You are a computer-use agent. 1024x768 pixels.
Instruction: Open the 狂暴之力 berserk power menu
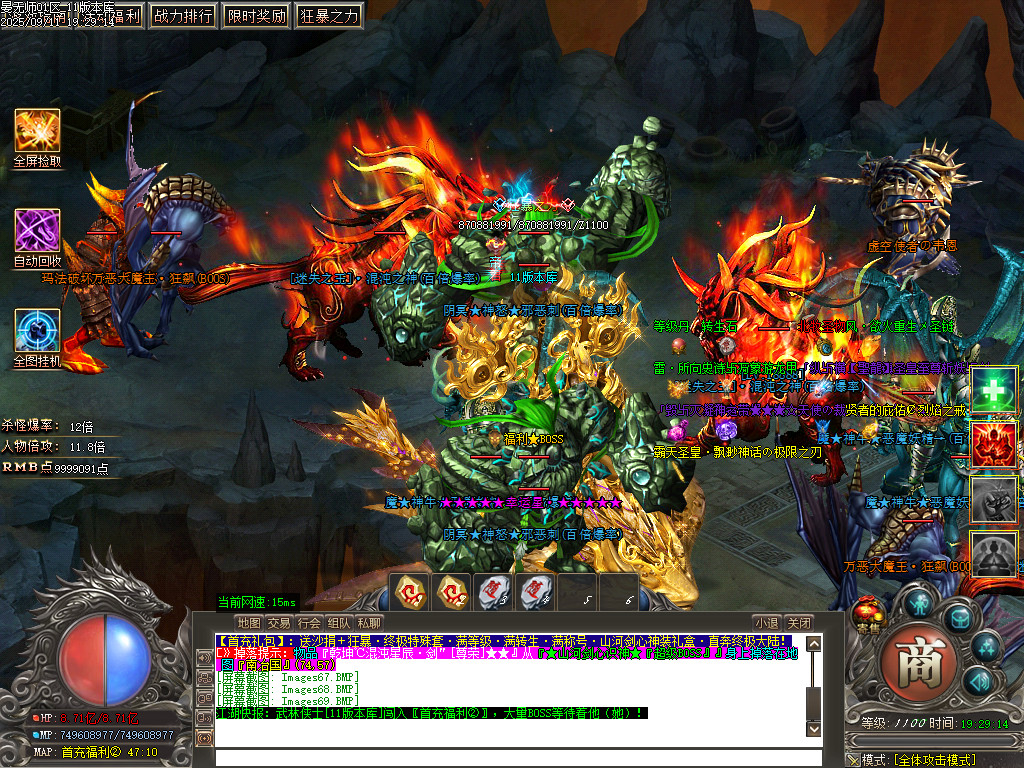coord(329,15)
